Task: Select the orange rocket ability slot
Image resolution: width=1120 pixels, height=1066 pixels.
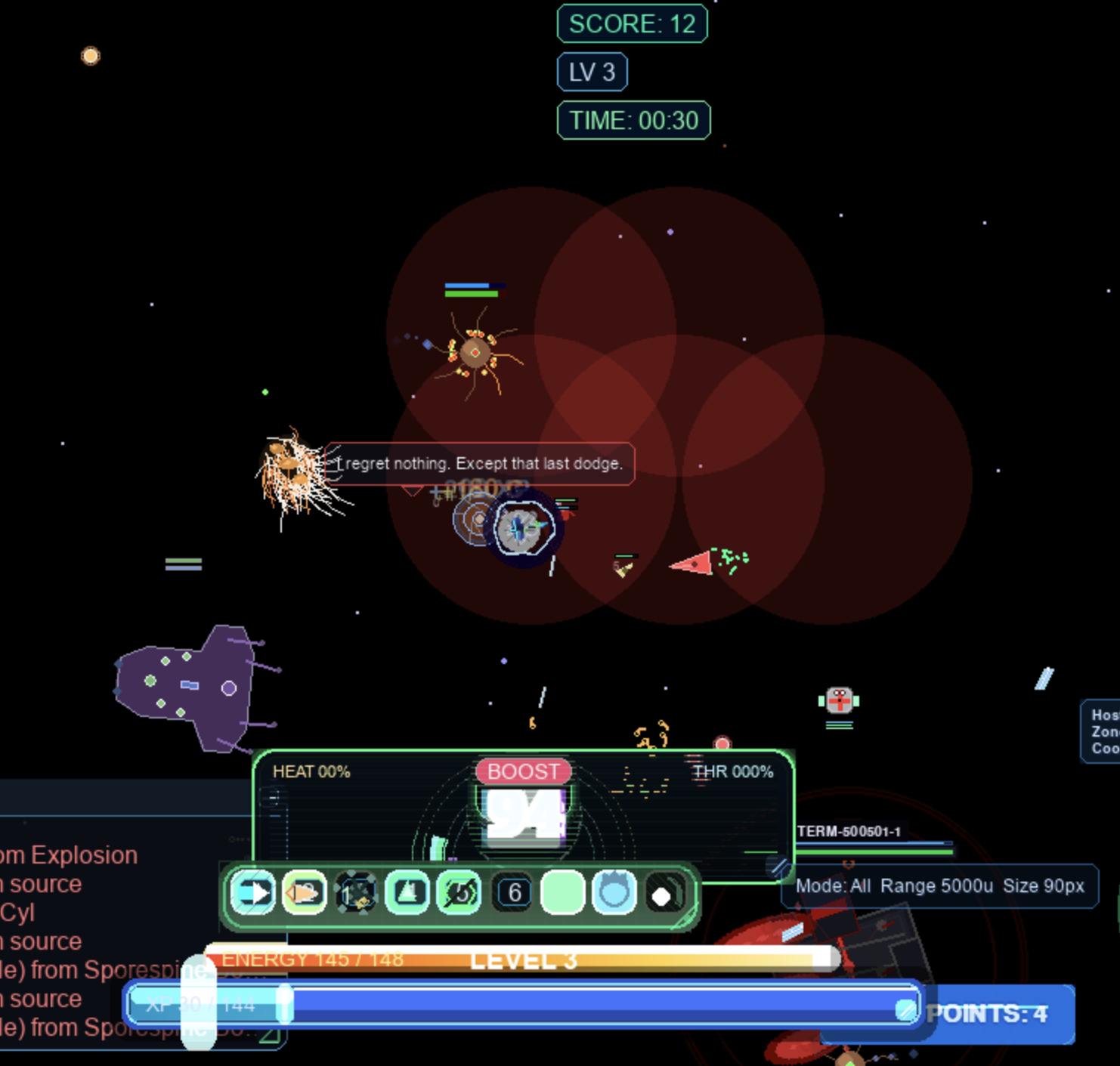Action: click(x=305, y=893)
